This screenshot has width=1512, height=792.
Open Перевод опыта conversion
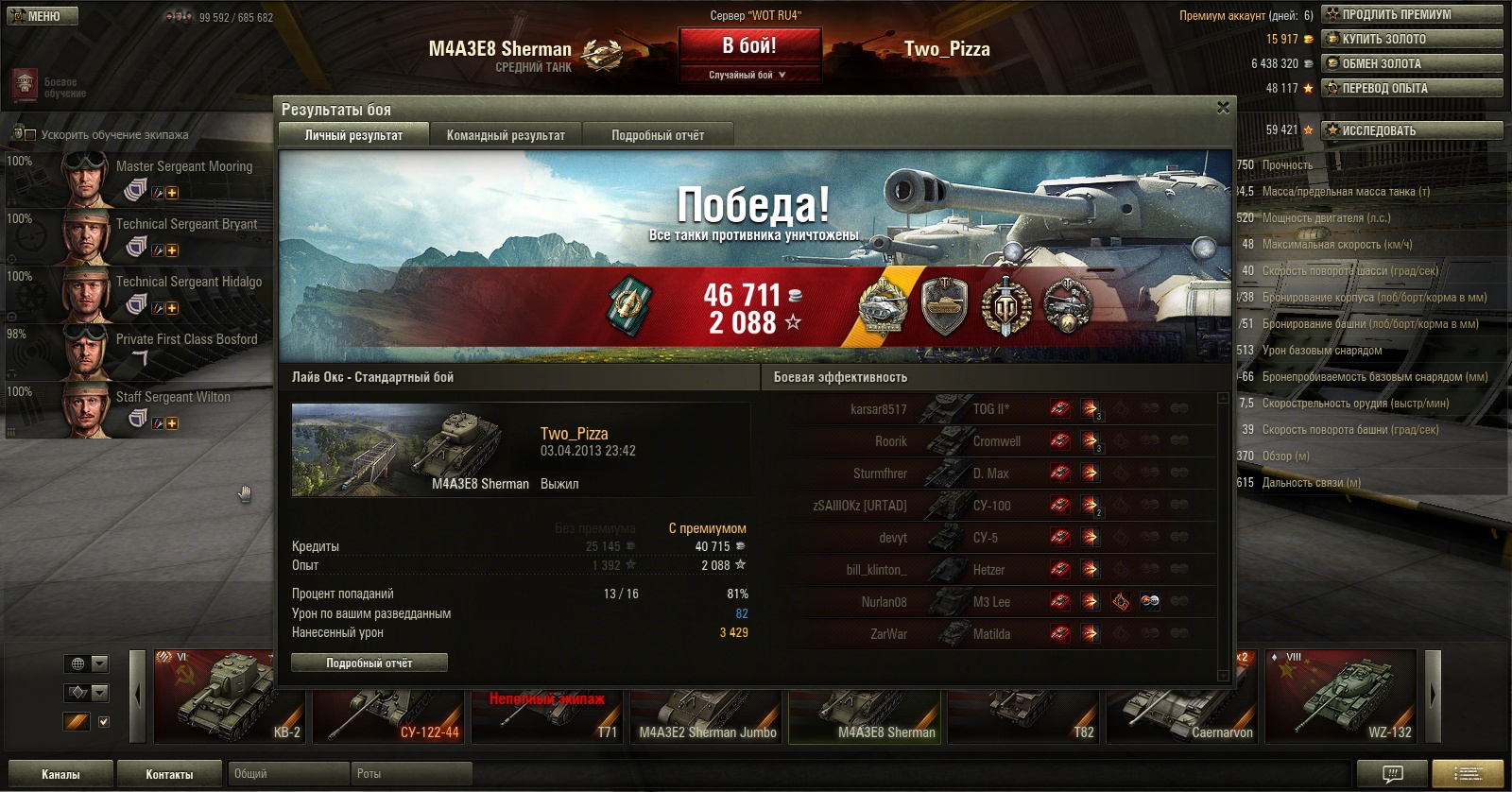1412,88
